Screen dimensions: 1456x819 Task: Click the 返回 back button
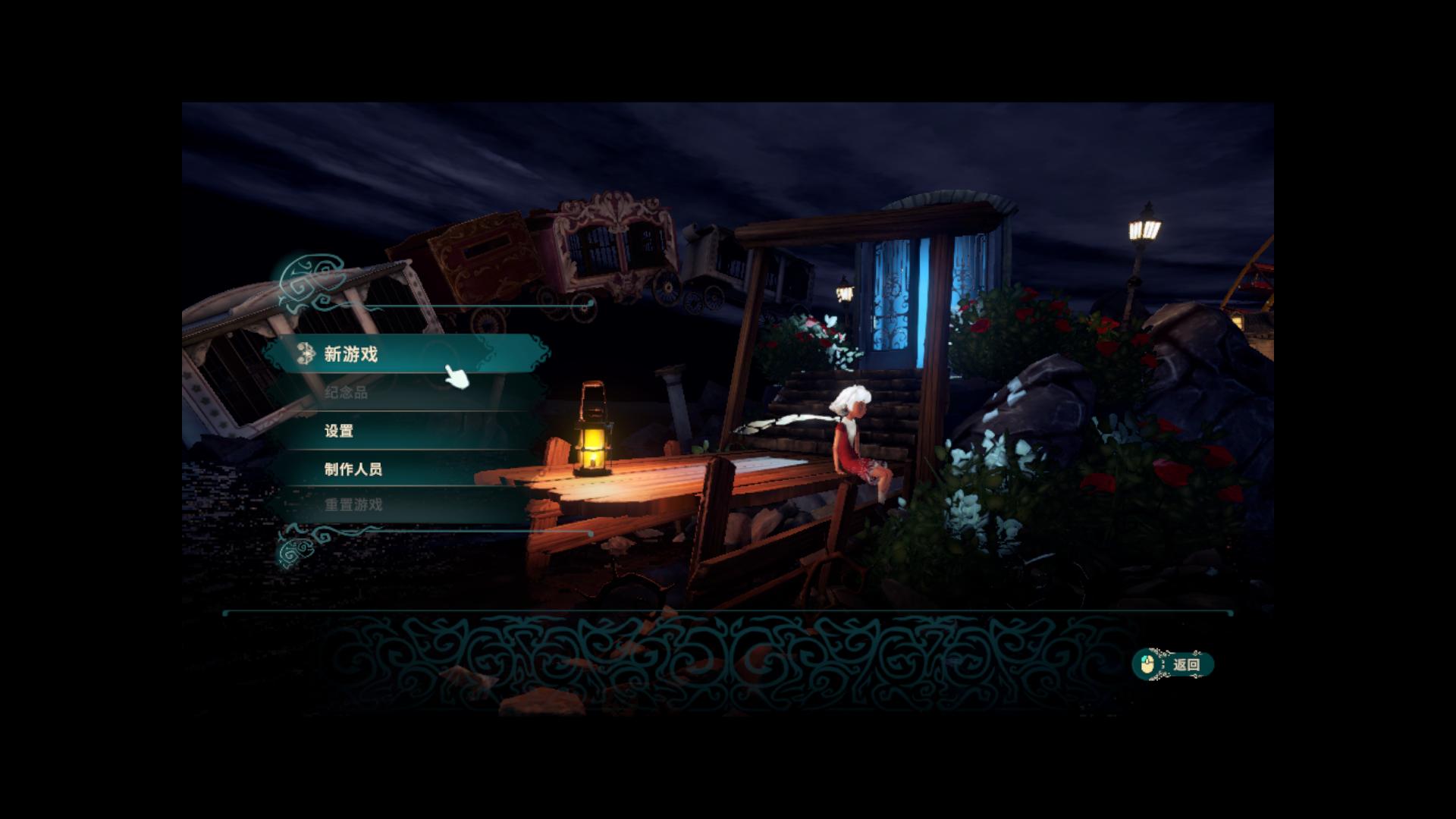click(x=1174, y=665)
